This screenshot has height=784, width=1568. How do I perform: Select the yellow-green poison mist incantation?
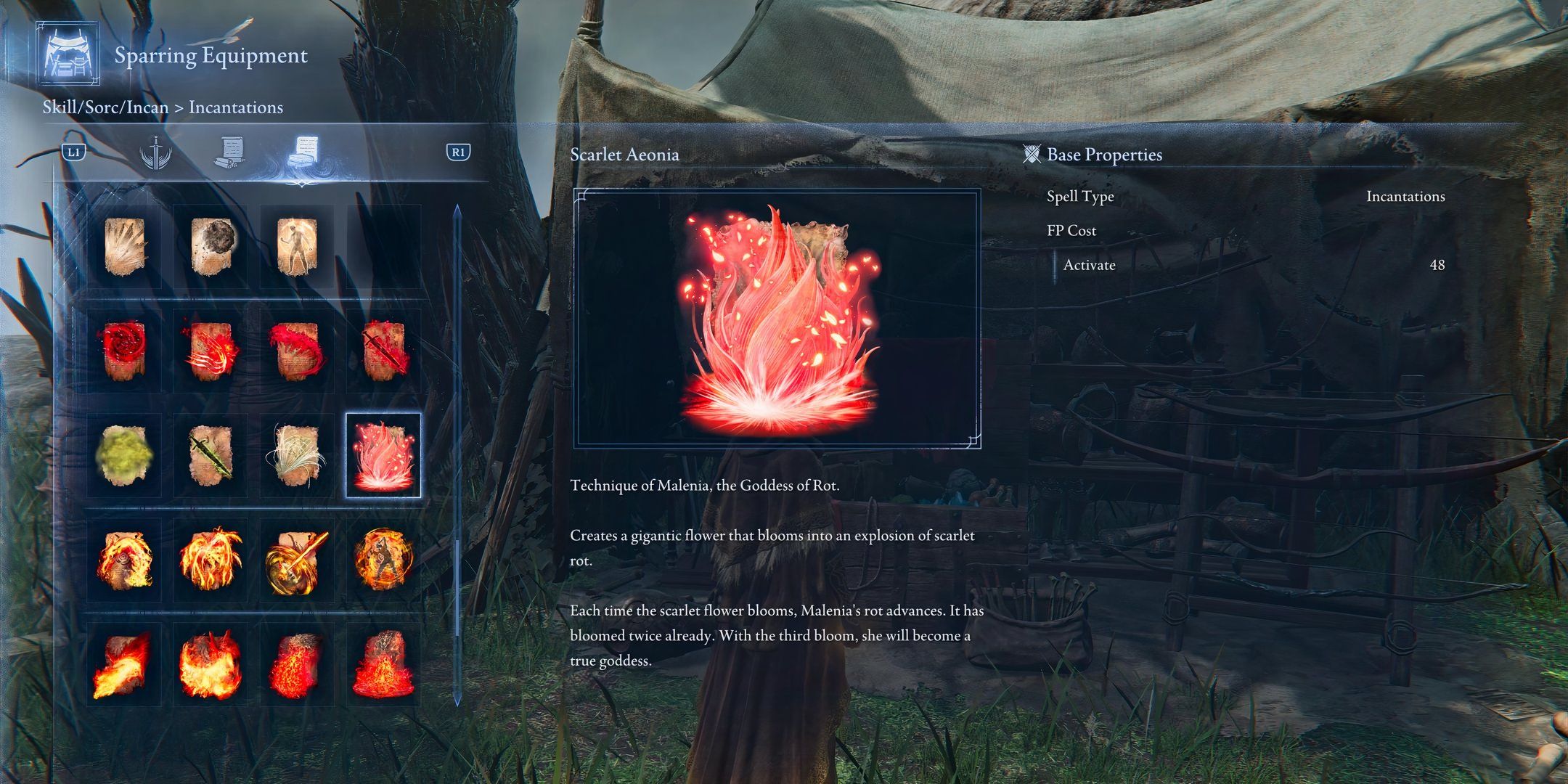click(x=124, y=456)
